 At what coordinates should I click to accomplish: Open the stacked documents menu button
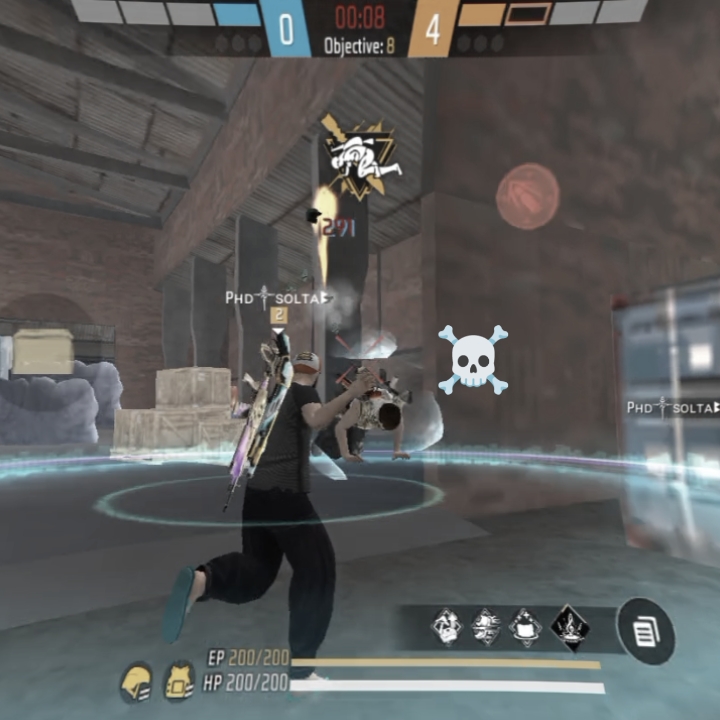point(645,631)
